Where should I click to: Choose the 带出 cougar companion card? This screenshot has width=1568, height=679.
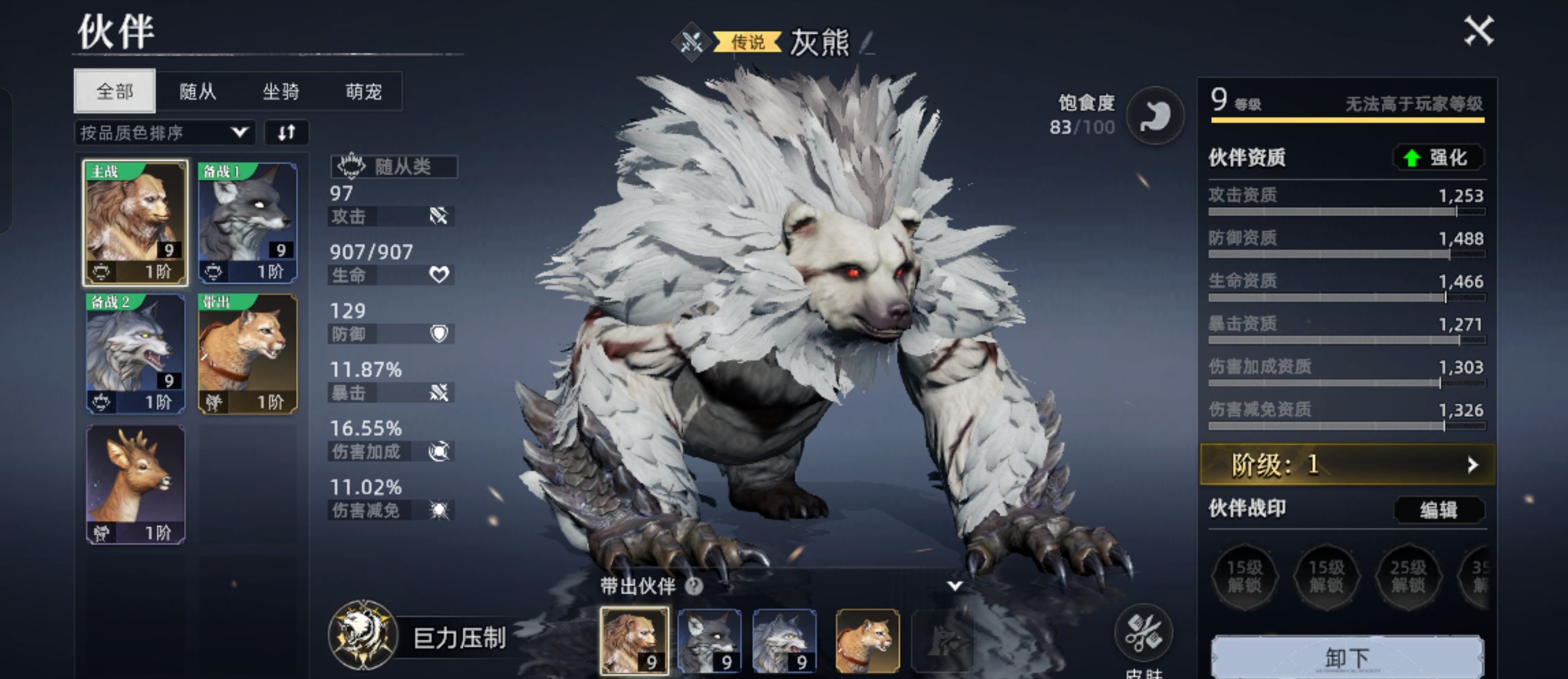point(248,354)
